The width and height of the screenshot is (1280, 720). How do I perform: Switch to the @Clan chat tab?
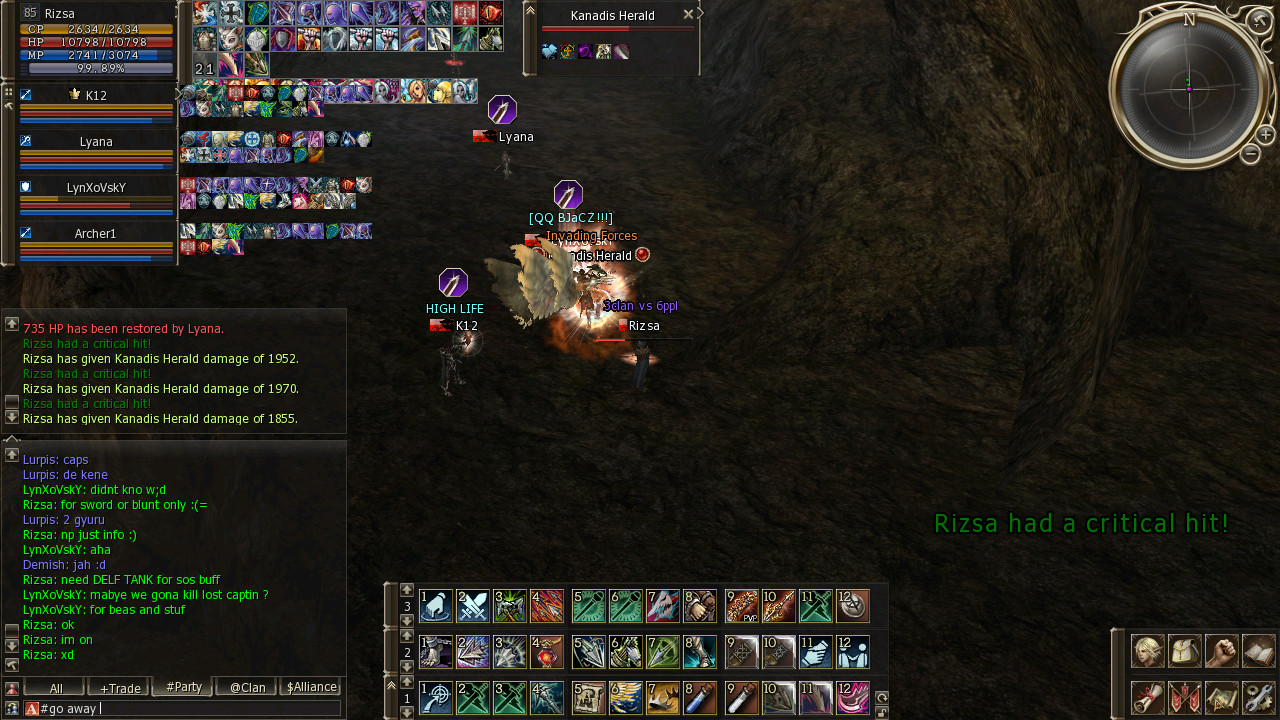coord(247,687)
